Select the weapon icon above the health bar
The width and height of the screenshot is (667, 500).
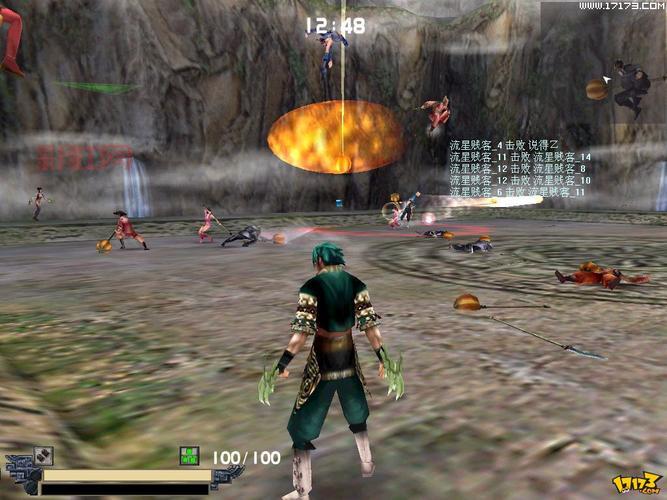pos(43,455)
